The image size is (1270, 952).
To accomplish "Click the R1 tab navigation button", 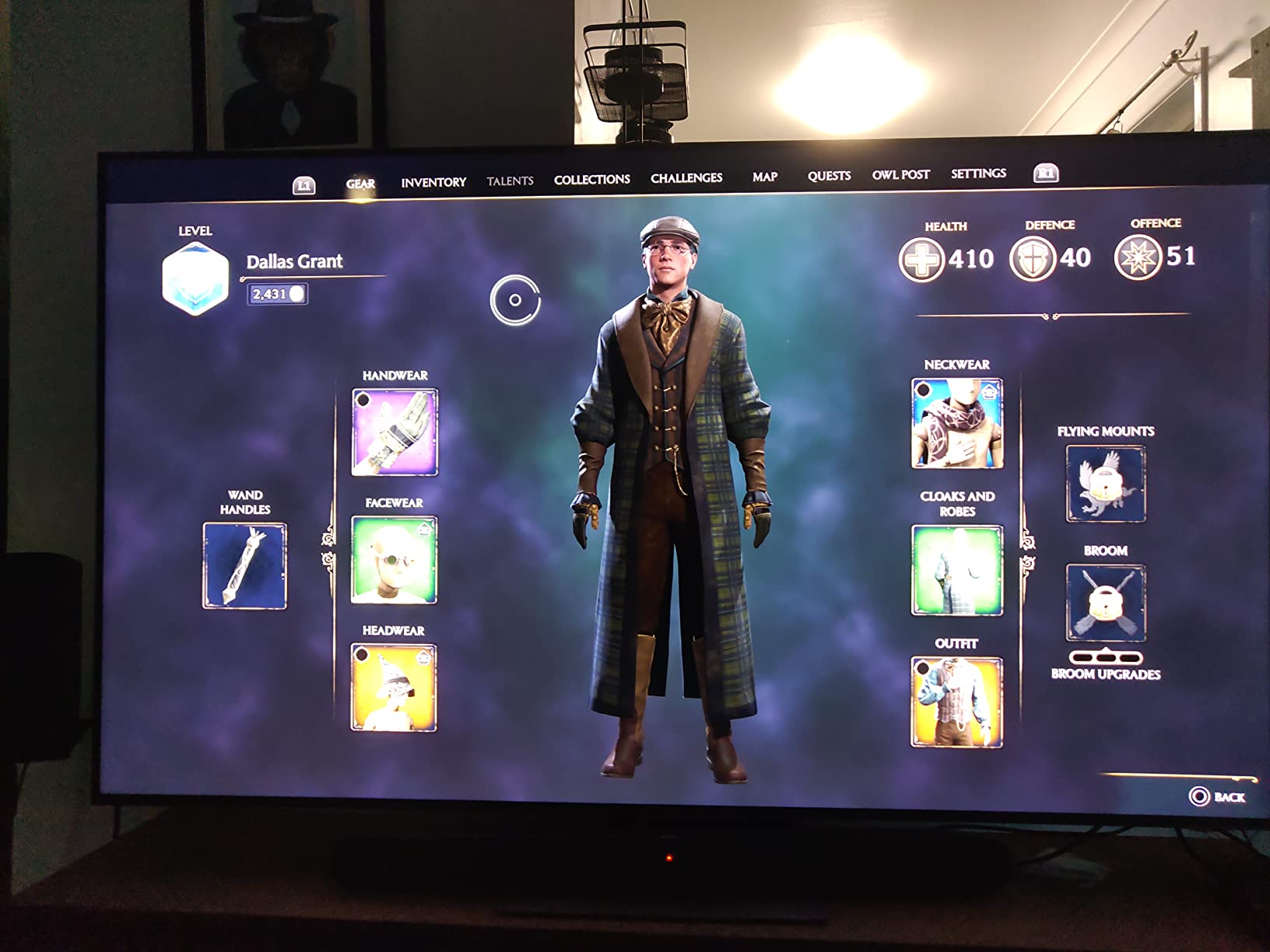I will [1045, 174].
